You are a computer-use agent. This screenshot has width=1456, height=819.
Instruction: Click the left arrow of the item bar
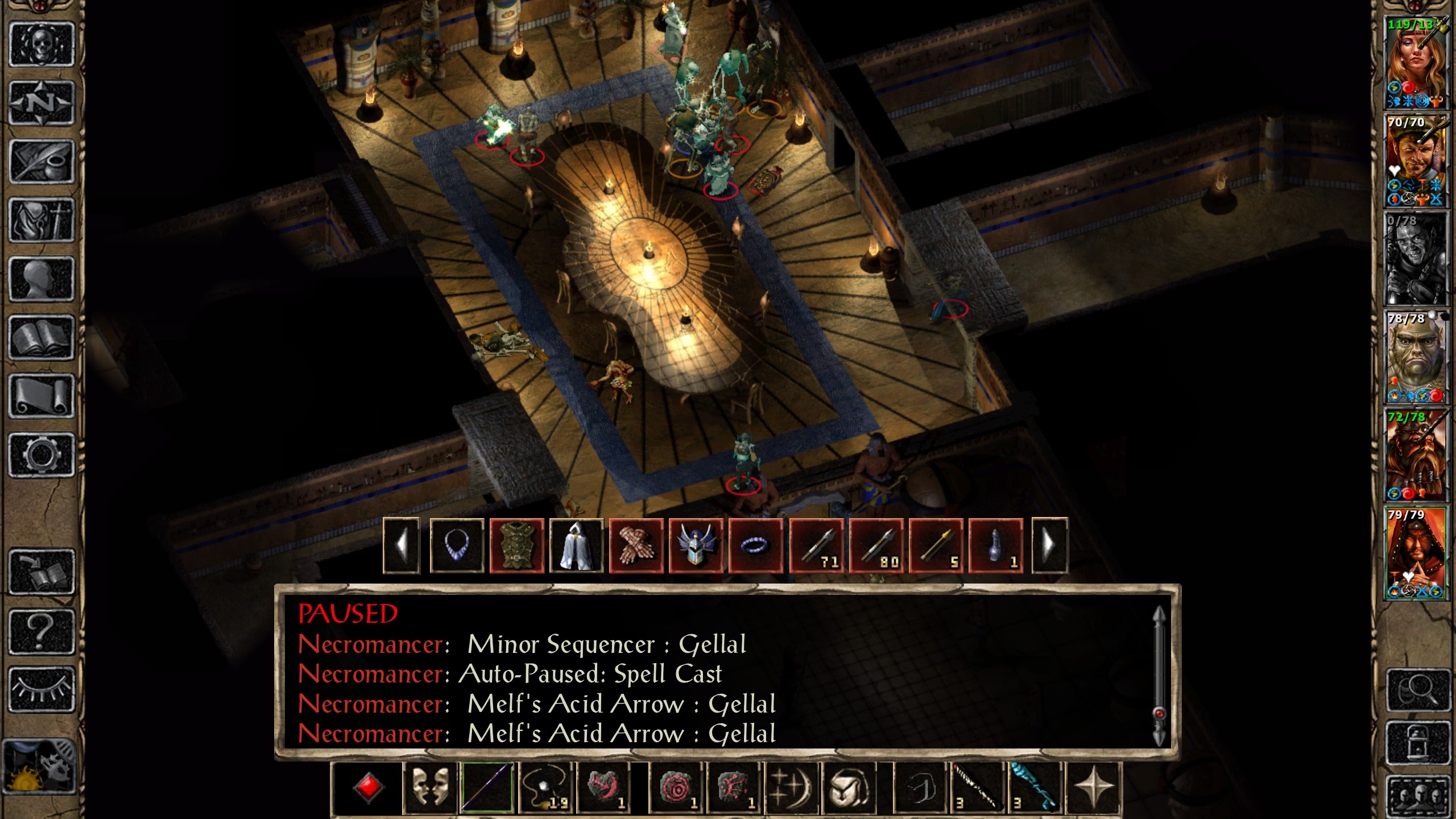(x=402, y=545)
